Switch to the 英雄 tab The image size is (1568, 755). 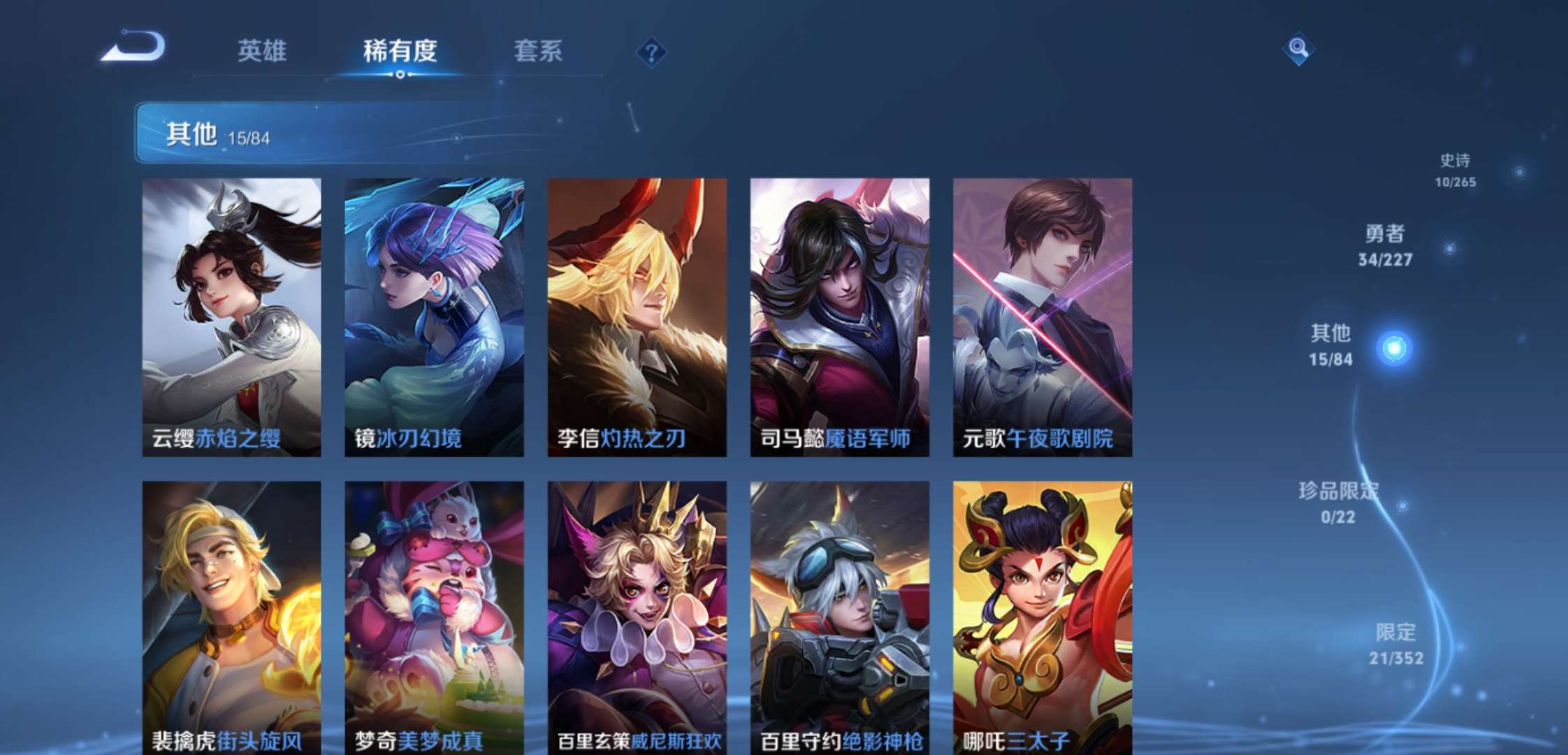[262, 51]
